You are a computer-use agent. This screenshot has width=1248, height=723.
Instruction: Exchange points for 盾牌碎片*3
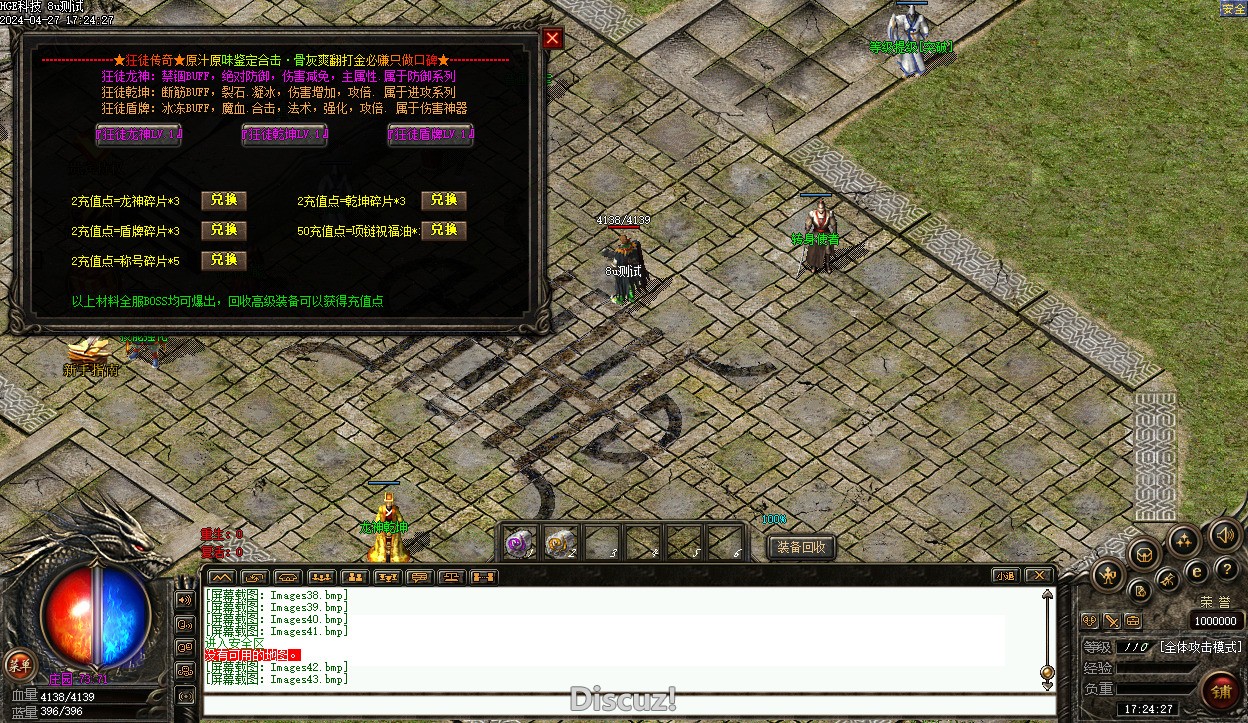click(223, 231)
